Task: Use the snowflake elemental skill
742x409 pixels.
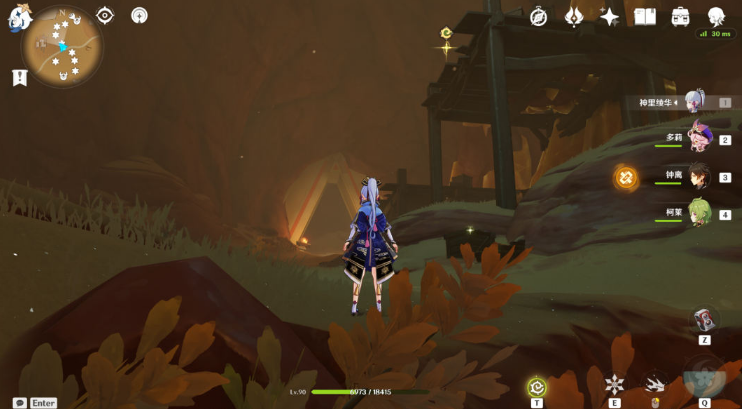Action: point(614,384)
